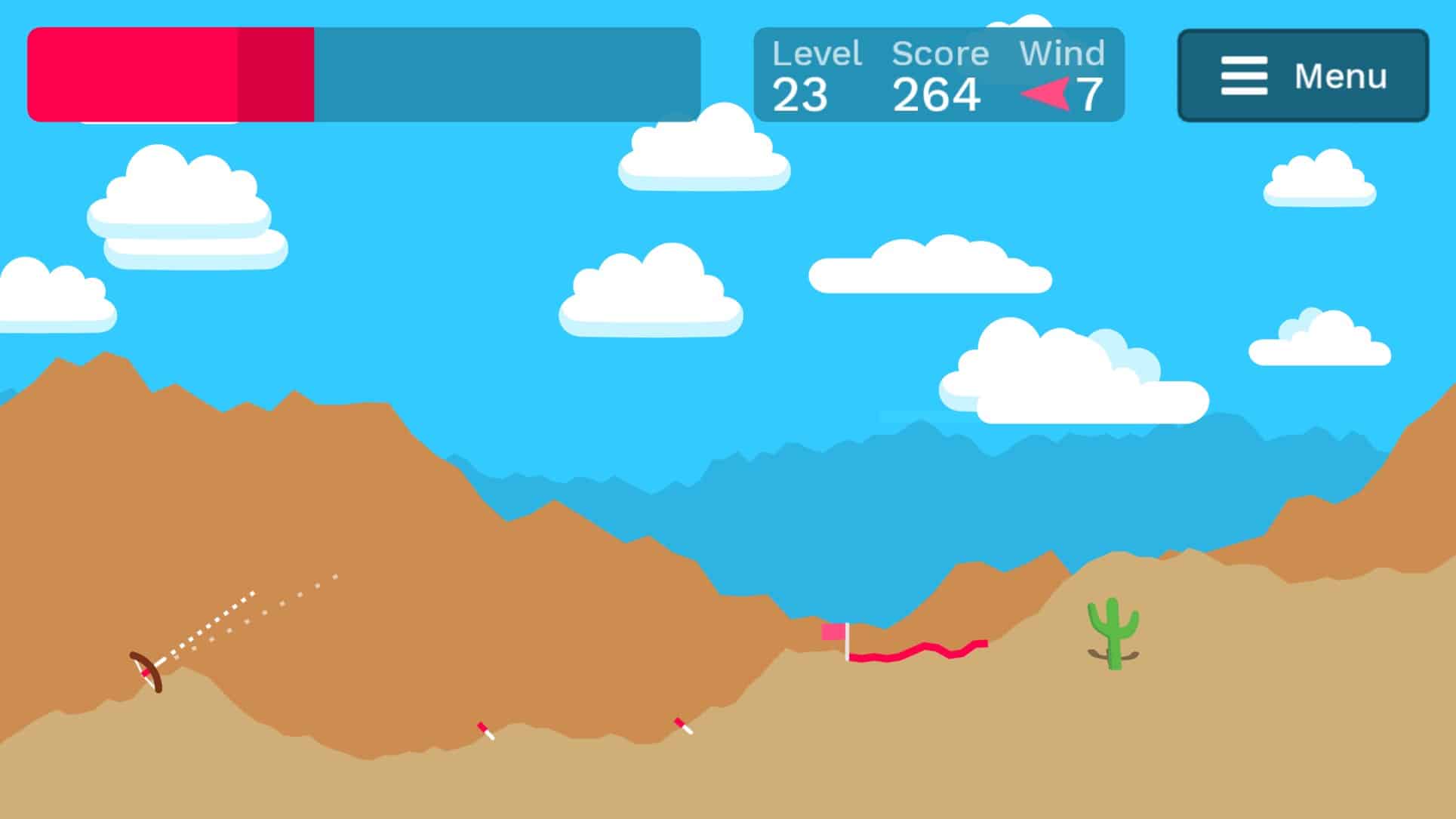This screenshot has width=1456, height=819.
Task: Click the Level number 23
Action: tap(802, 95)
